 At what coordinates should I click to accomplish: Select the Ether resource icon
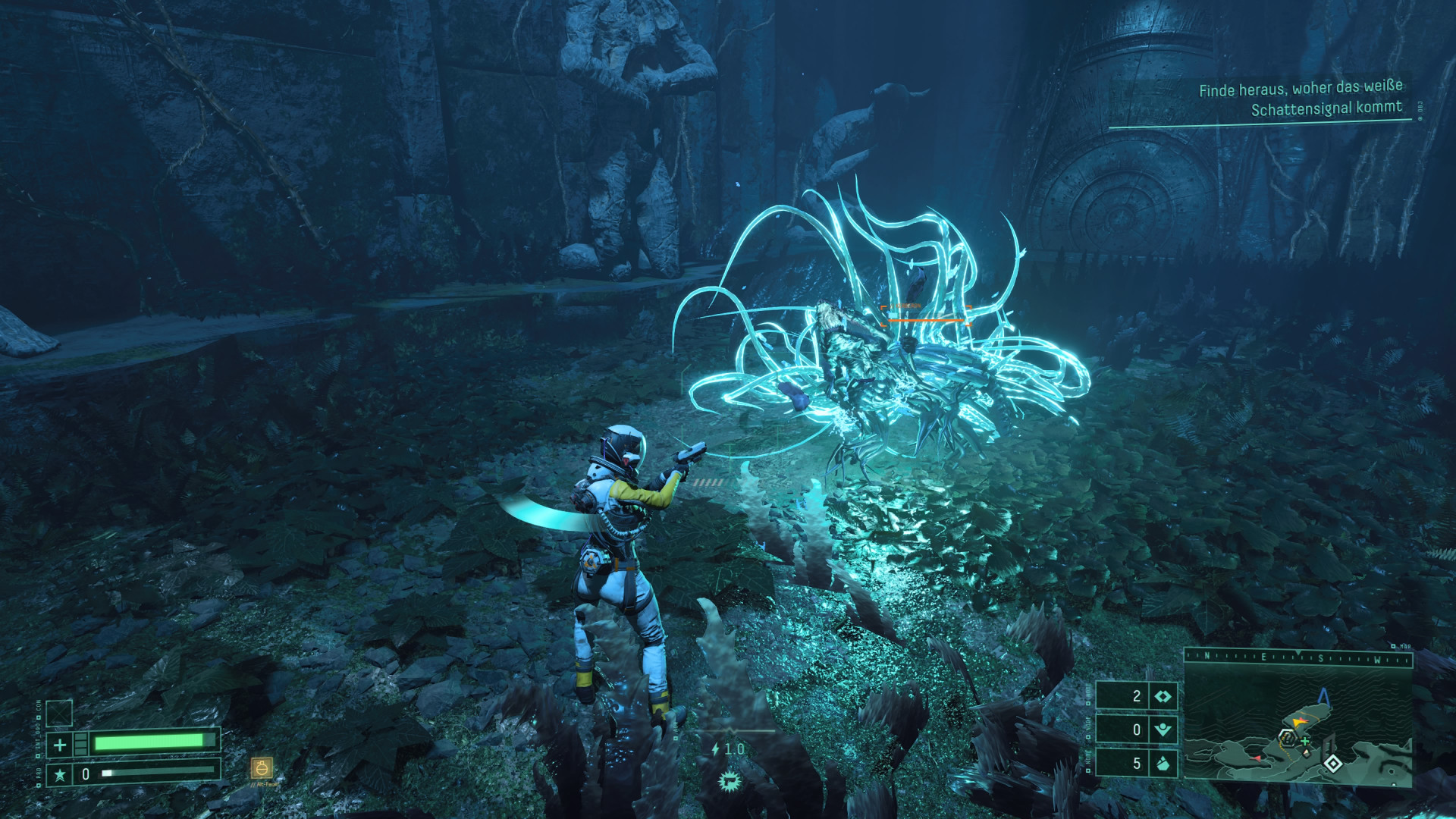pyautogui.click(x=1163, y=730)
